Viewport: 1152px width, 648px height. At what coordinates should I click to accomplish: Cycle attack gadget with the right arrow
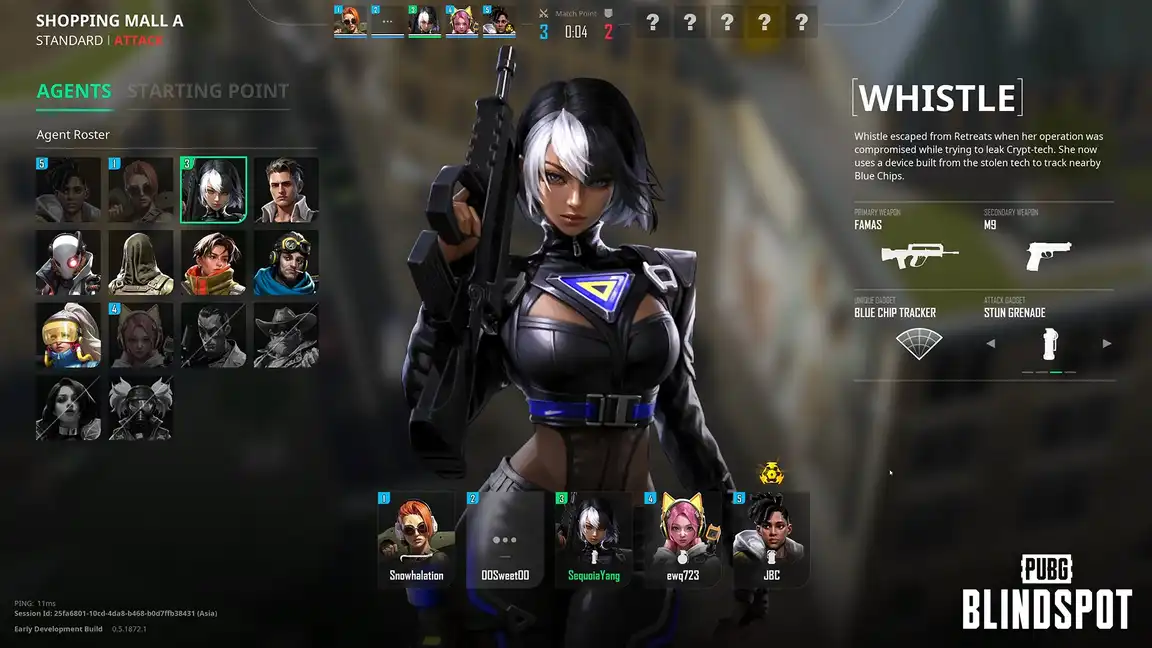[x=1107, y=344]
